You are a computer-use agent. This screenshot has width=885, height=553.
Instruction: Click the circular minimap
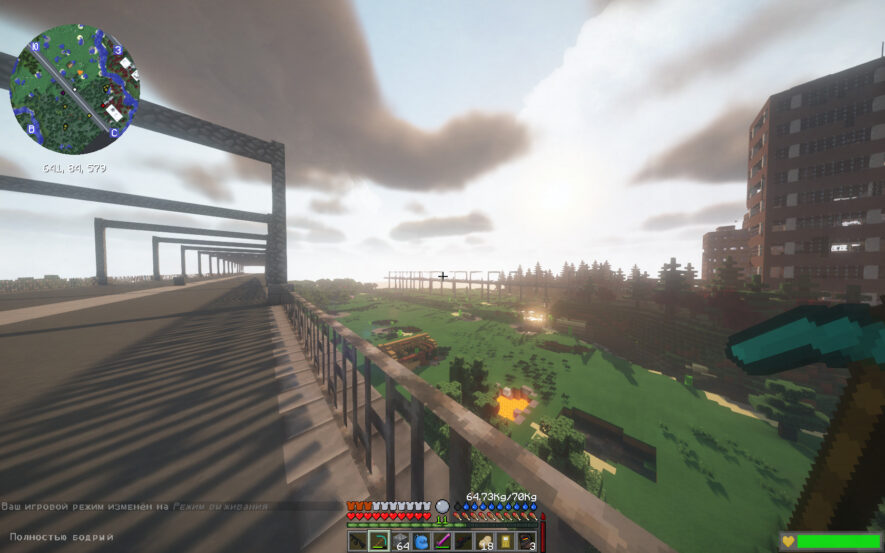coord(75,88)
